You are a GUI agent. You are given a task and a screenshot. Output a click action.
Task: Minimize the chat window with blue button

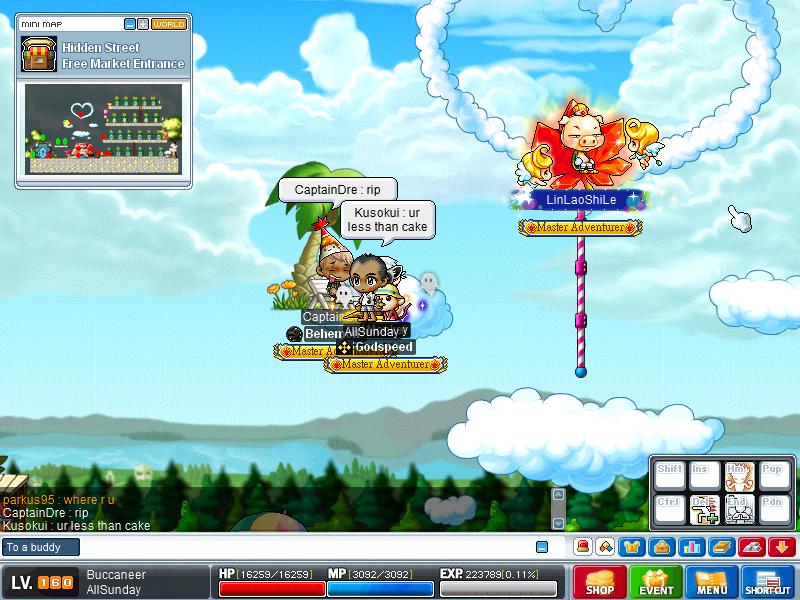542,547
